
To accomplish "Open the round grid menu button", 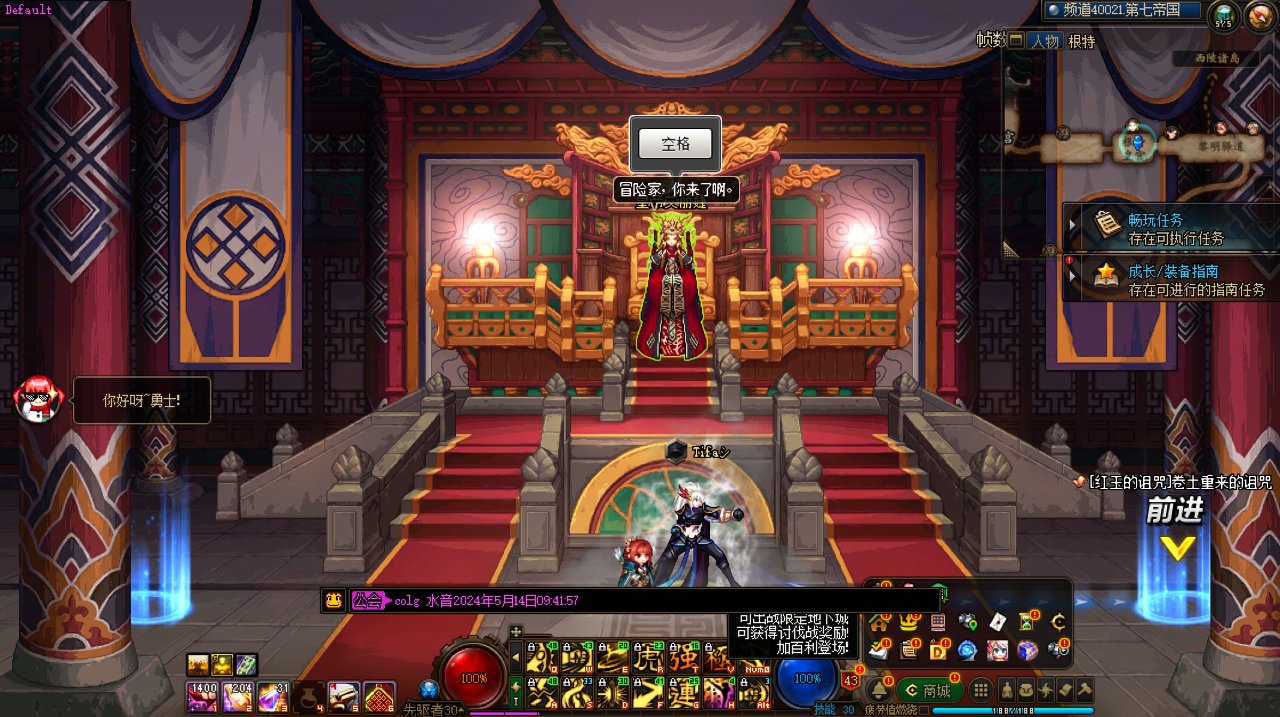I will 981,690.
